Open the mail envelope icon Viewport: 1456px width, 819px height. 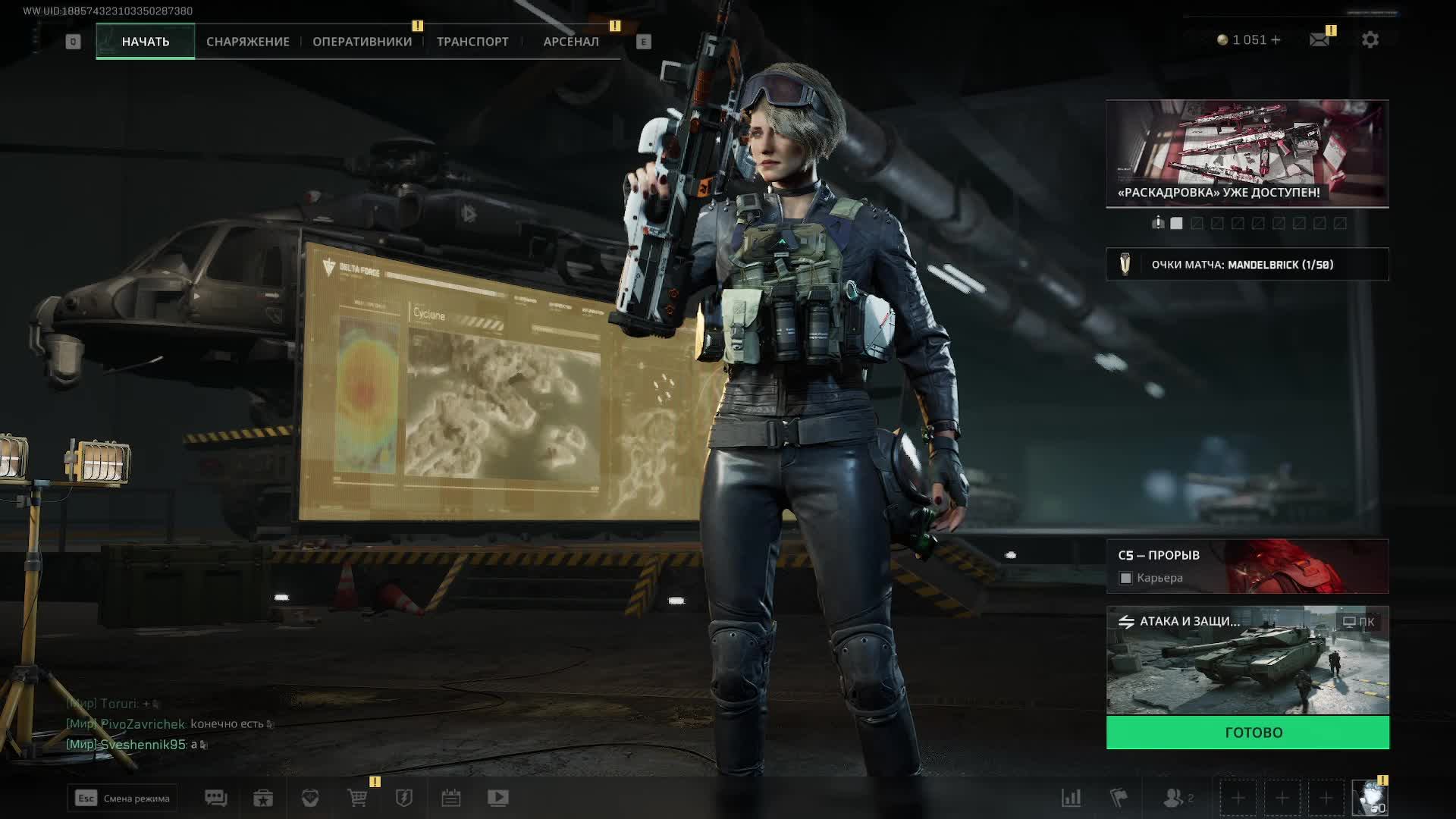[x=1319, y=39]
